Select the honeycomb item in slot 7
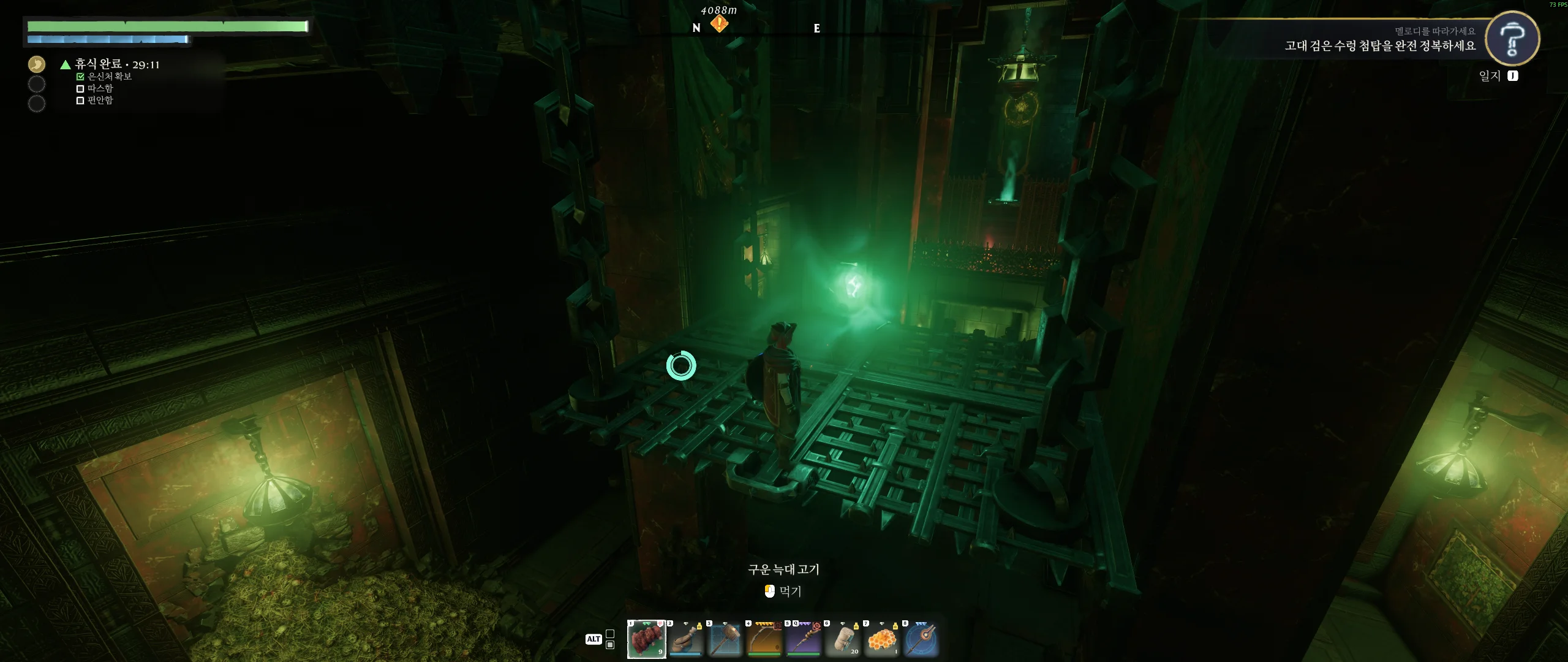1568x662 pixels. pyautogui.click(x=881, y=639)
